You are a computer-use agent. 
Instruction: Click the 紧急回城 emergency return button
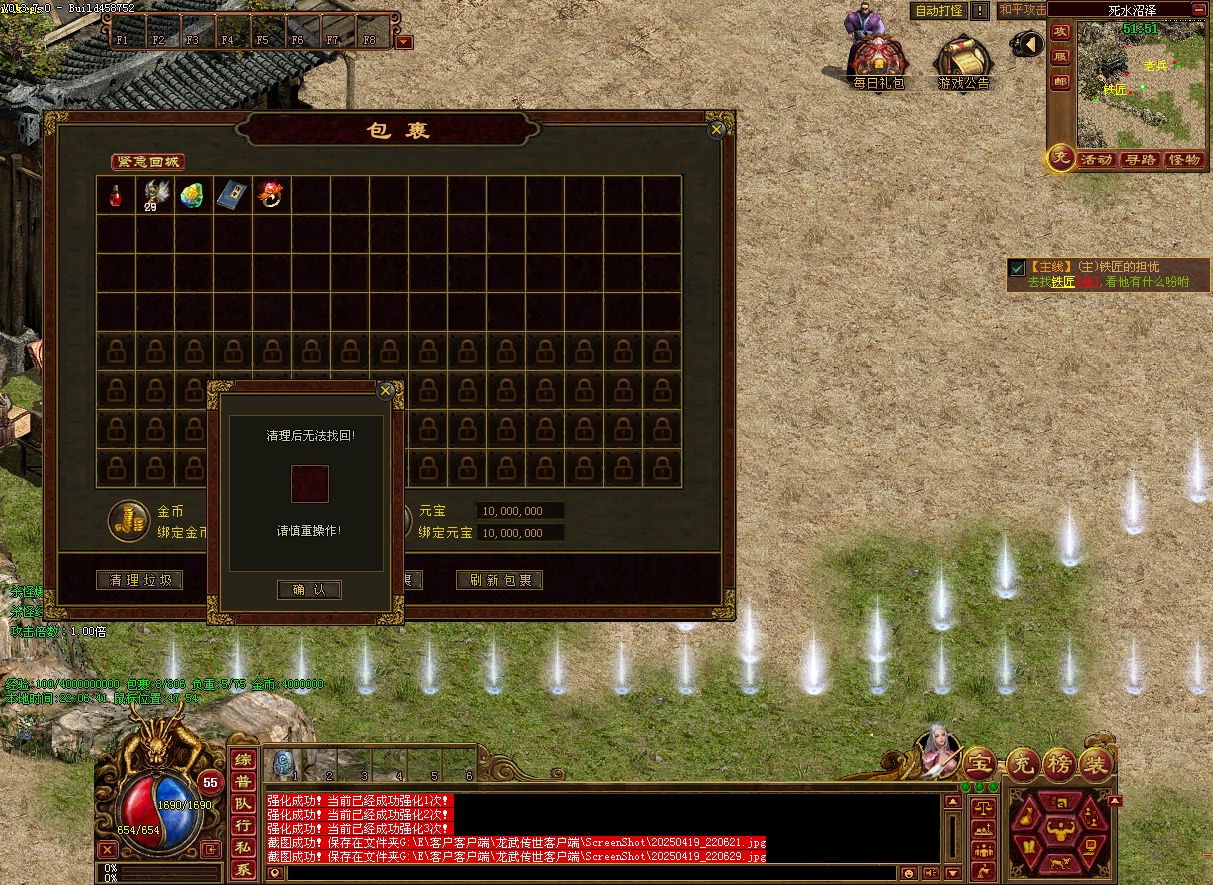[x=147, y=162]
